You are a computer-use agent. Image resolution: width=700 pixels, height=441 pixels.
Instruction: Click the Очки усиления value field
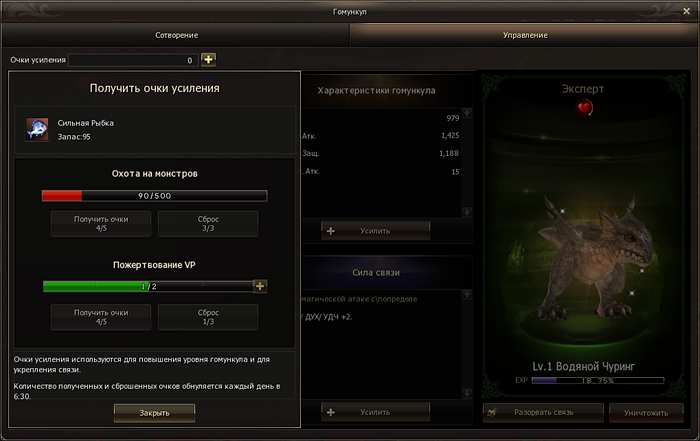(133, 60)
